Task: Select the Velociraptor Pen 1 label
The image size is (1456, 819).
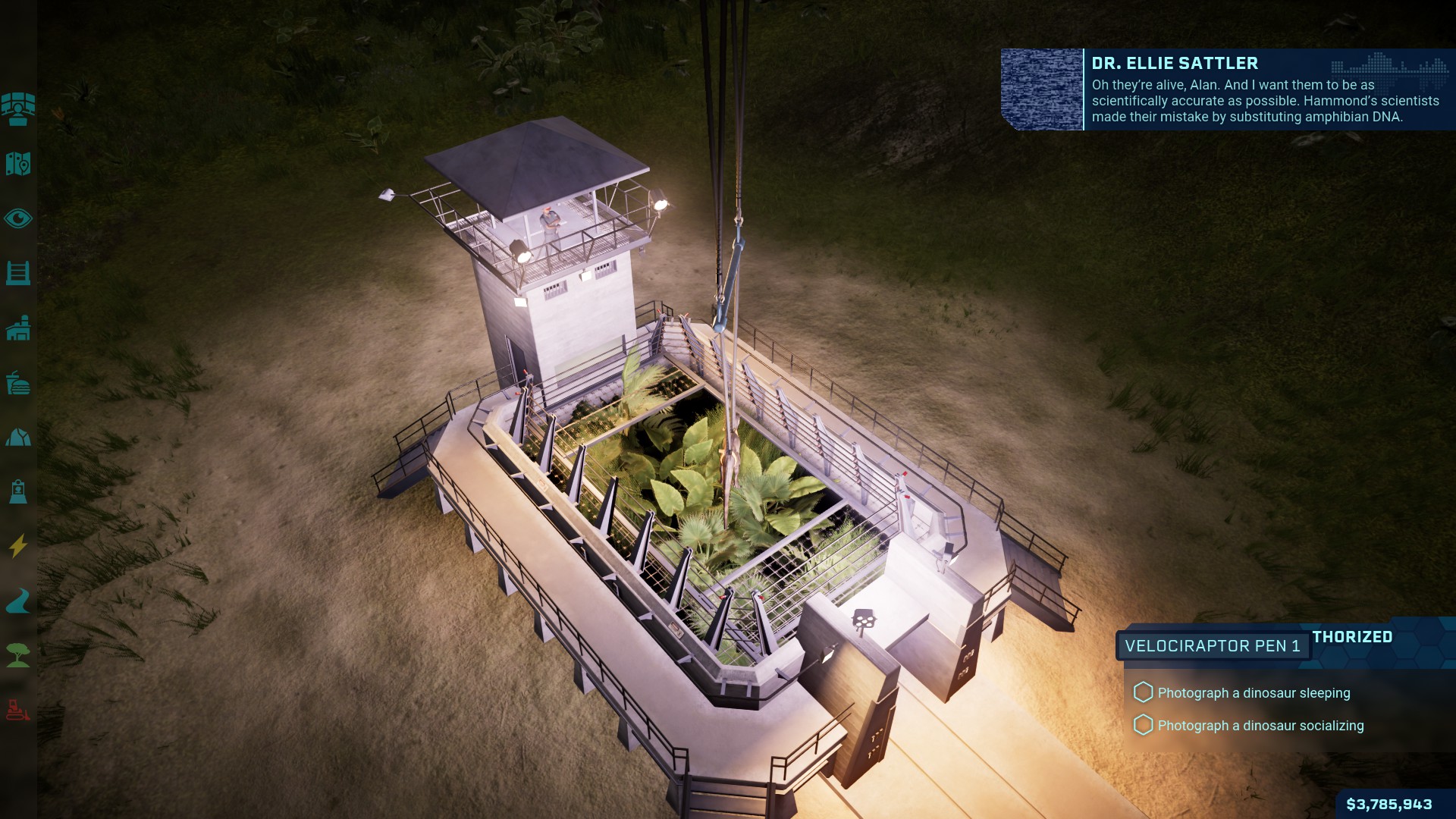Action: pos(1212,646)
